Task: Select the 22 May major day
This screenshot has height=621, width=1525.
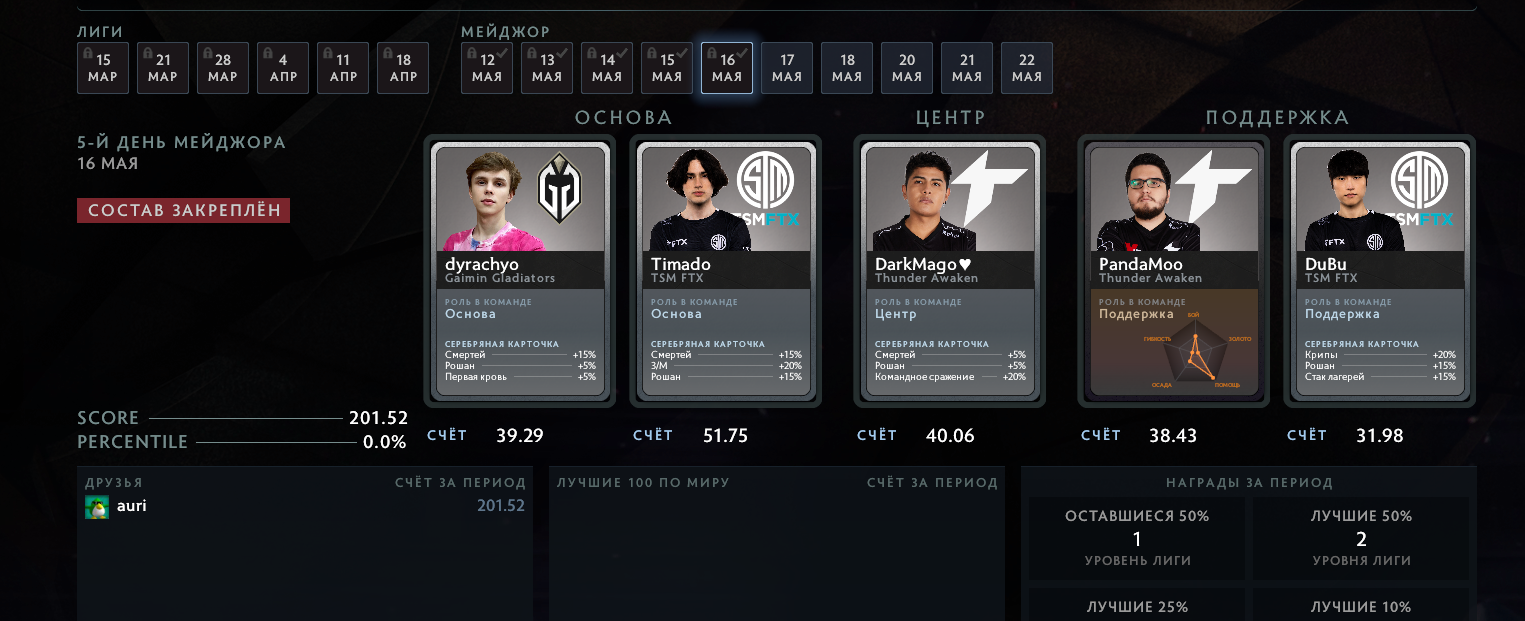Action: (1027, 68)
